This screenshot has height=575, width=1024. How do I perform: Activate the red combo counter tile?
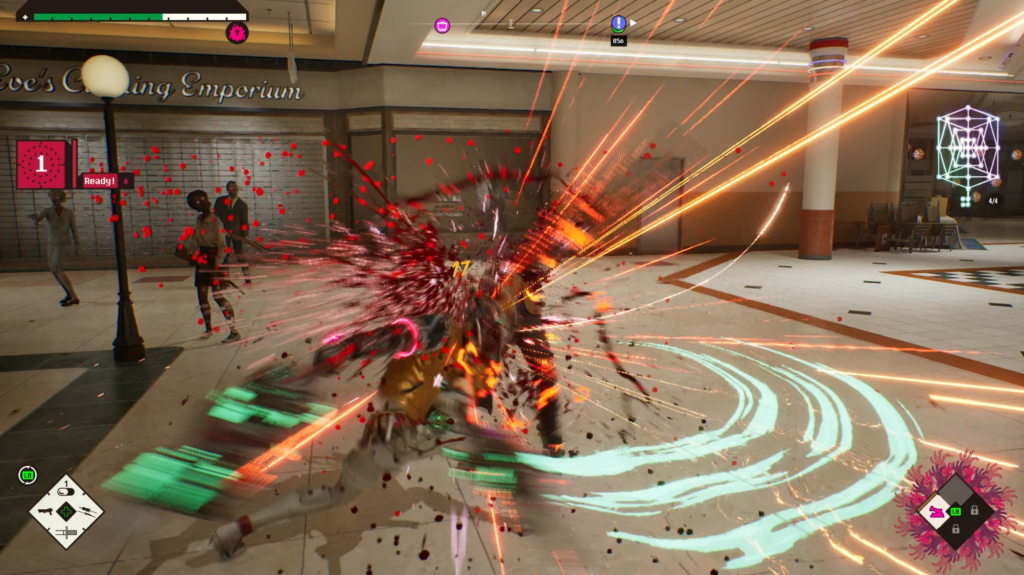[42, 164]
